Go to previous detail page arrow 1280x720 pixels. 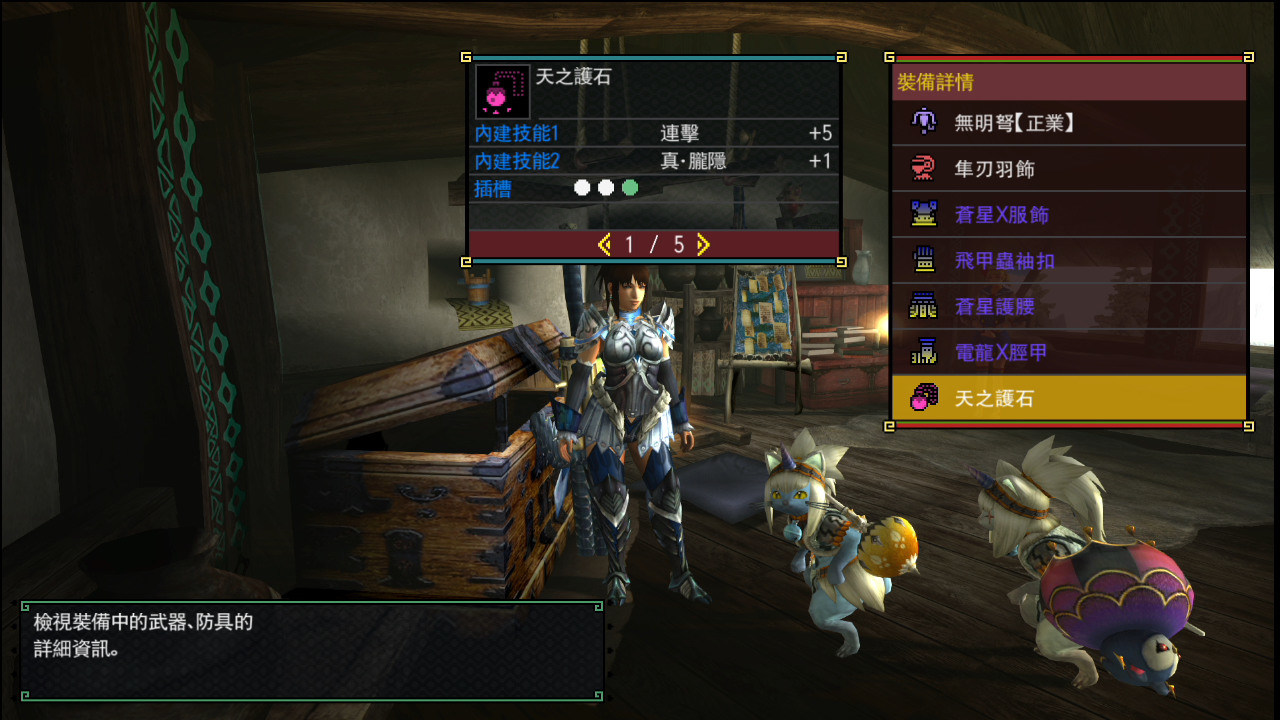click(x=604, y=245)
